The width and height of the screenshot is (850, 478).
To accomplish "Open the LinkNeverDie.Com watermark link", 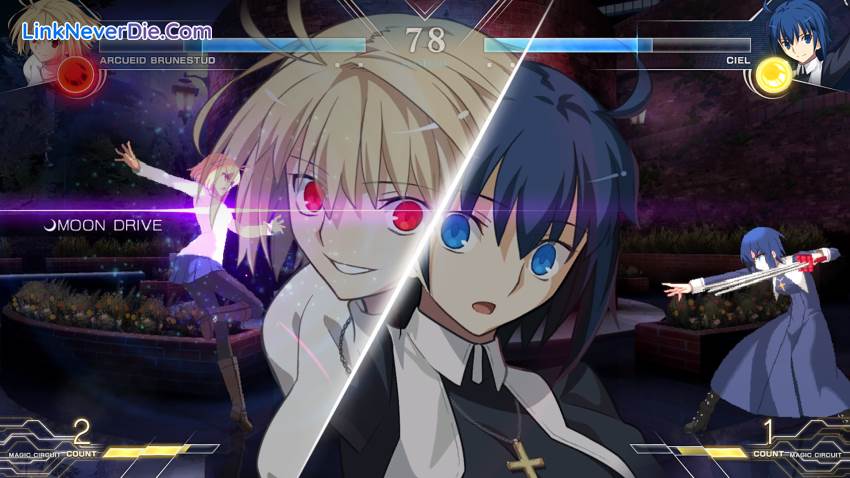I will click(x=116, y=29).
